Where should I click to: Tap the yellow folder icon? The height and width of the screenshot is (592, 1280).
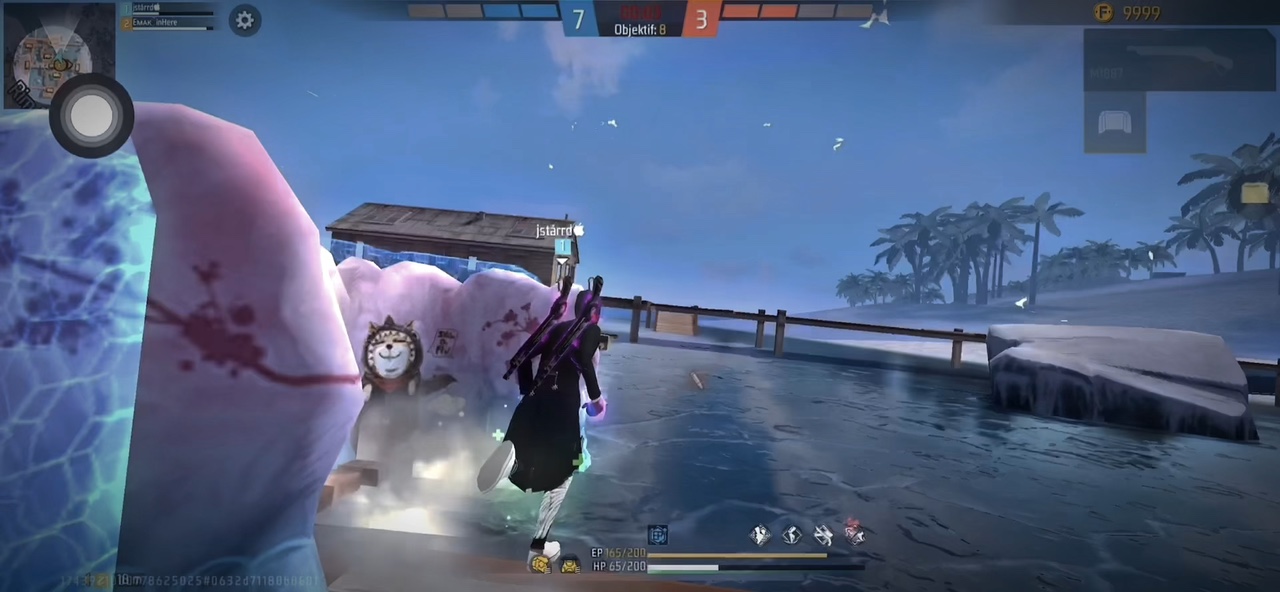tap(1254, 193)
